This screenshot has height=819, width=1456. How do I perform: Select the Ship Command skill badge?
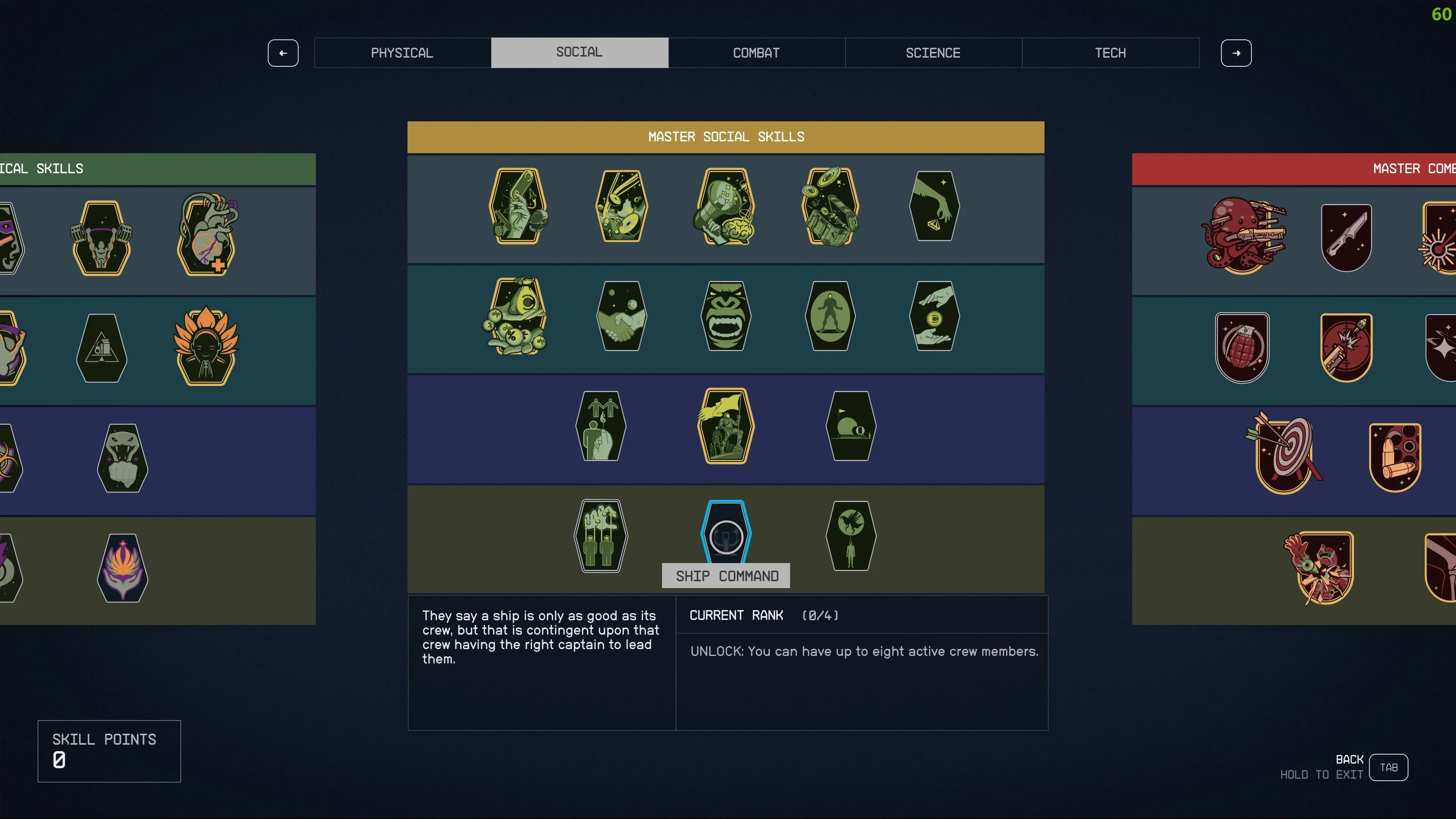click(726, 533)
